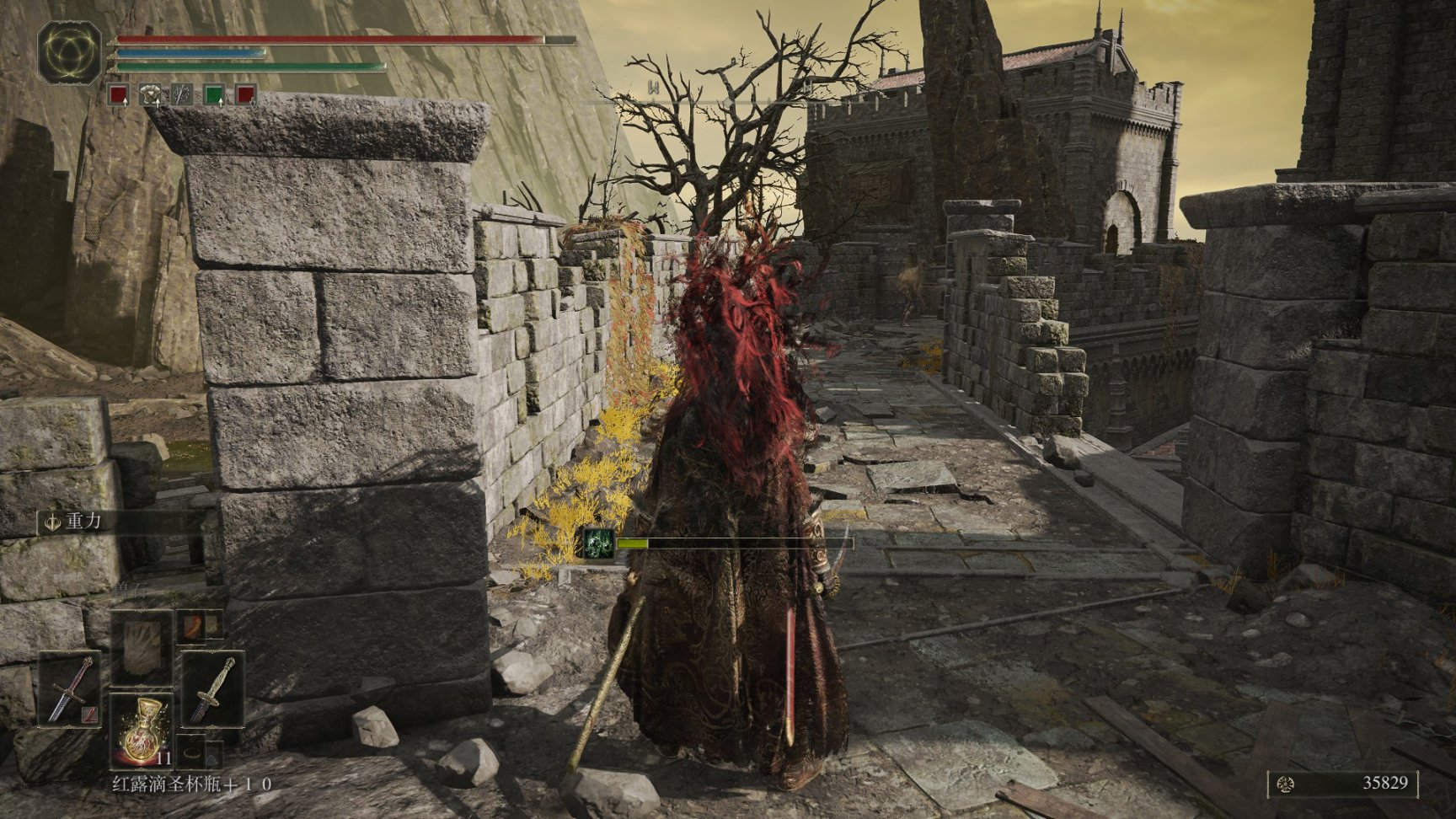Select the right-hand golden dagger slot

pyautogui.click(x=212, y=688)
